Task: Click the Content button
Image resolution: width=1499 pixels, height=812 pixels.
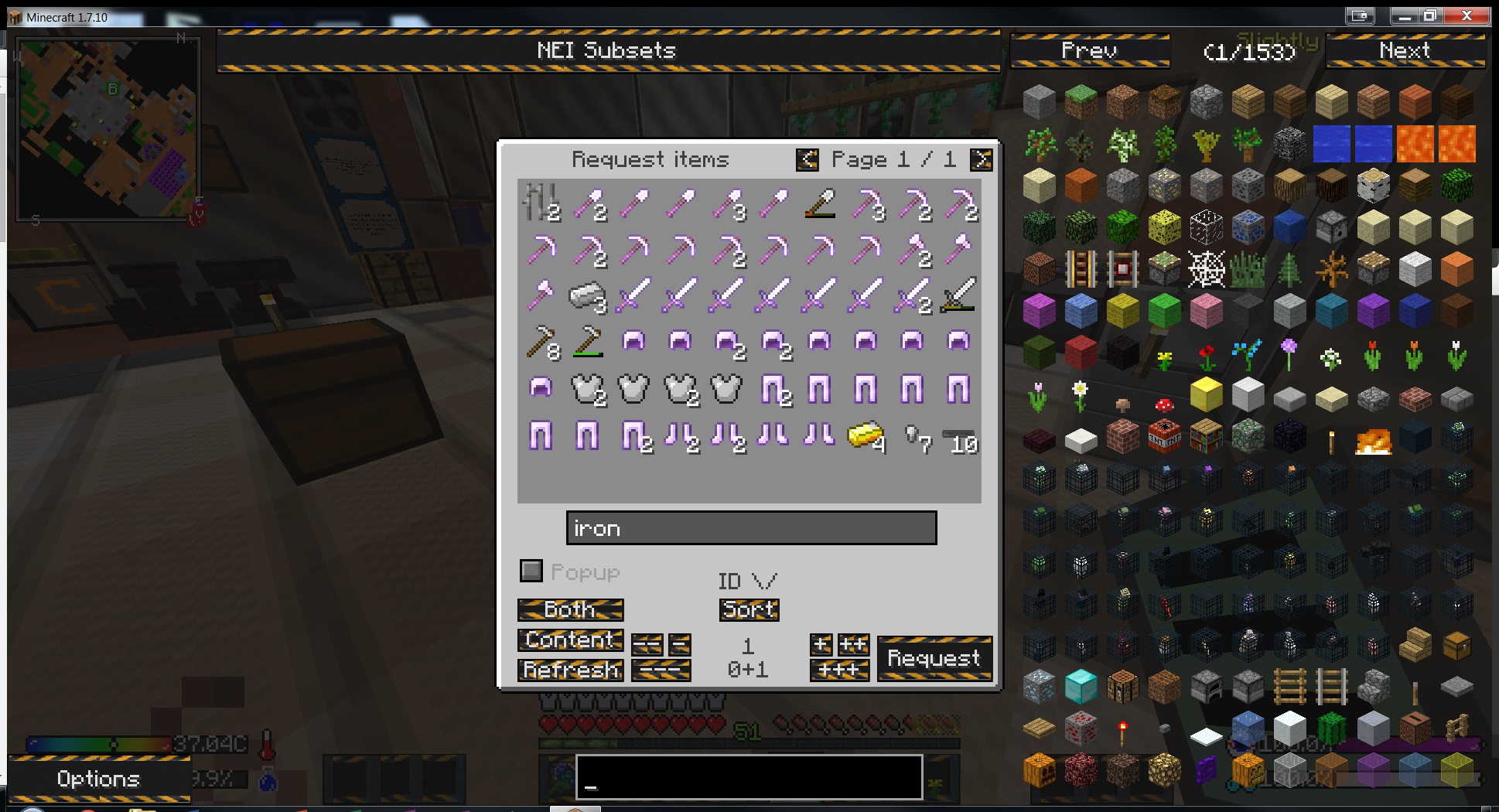Action: pyautogui.click(x=570, y=640)
